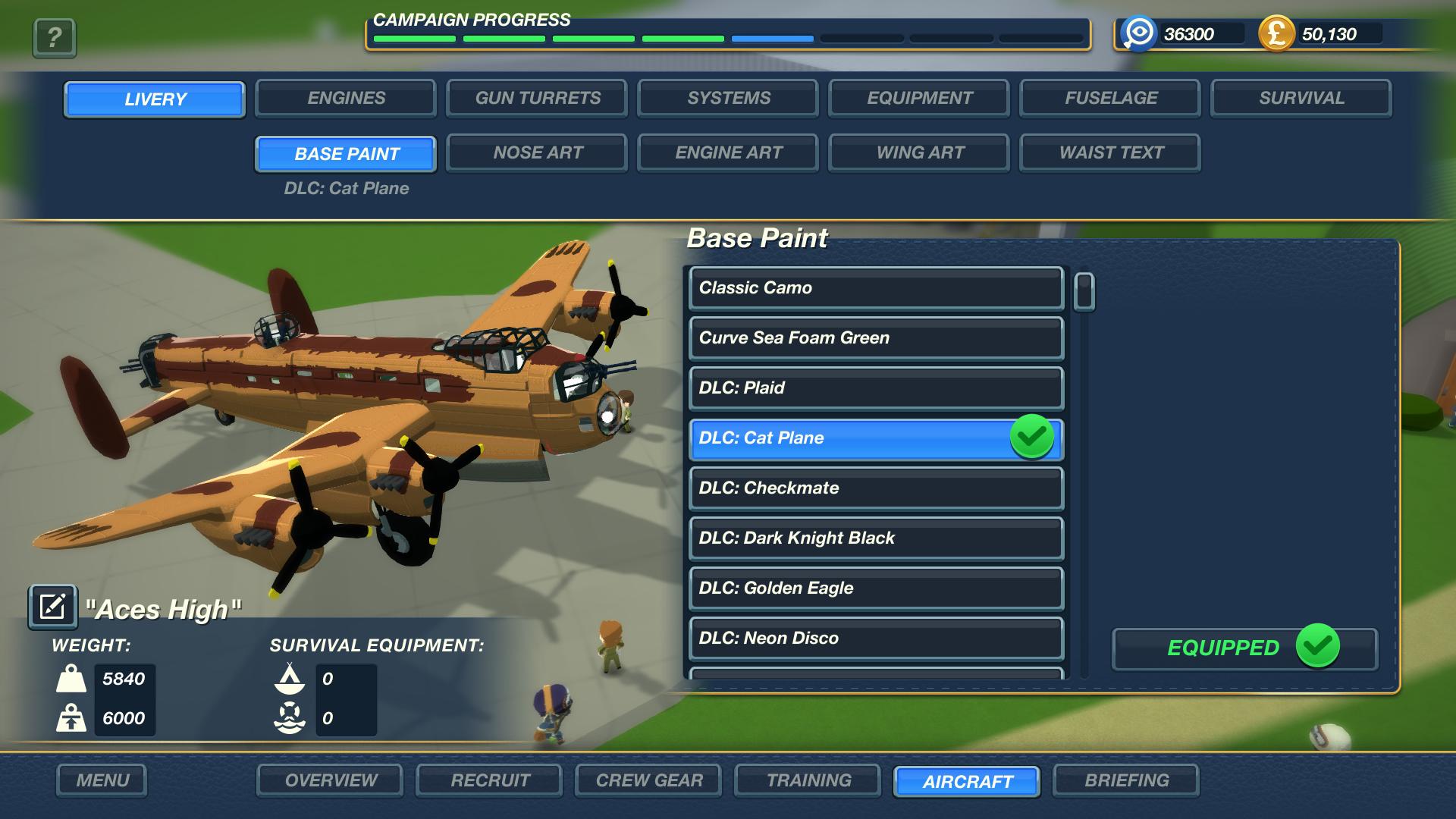
Task: Open the NOSE ART livery section
Action: 536,152
